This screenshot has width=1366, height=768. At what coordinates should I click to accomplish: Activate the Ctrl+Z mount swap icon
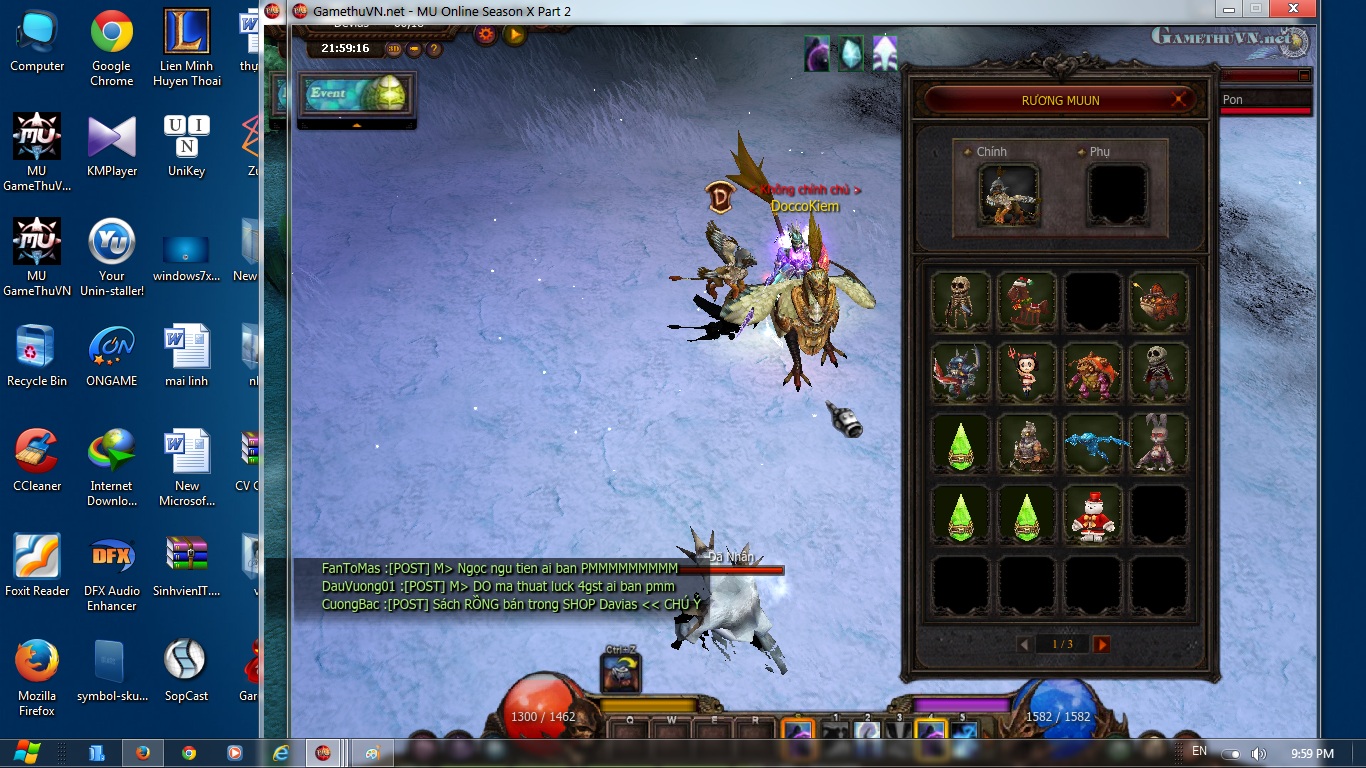point(620,673)
